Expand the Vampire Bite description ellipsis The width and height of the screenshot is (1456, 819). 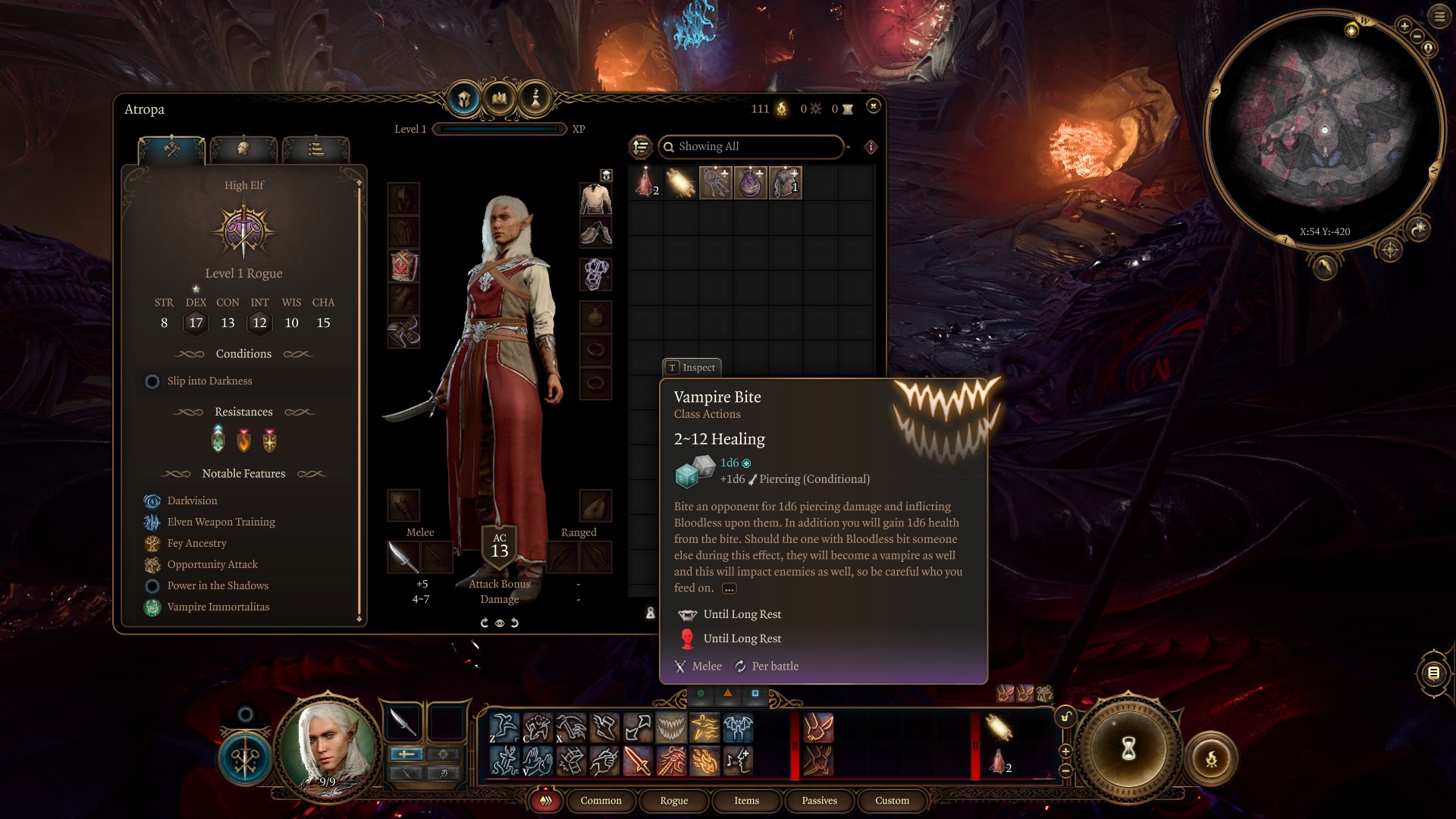click(x=729, y=588)
